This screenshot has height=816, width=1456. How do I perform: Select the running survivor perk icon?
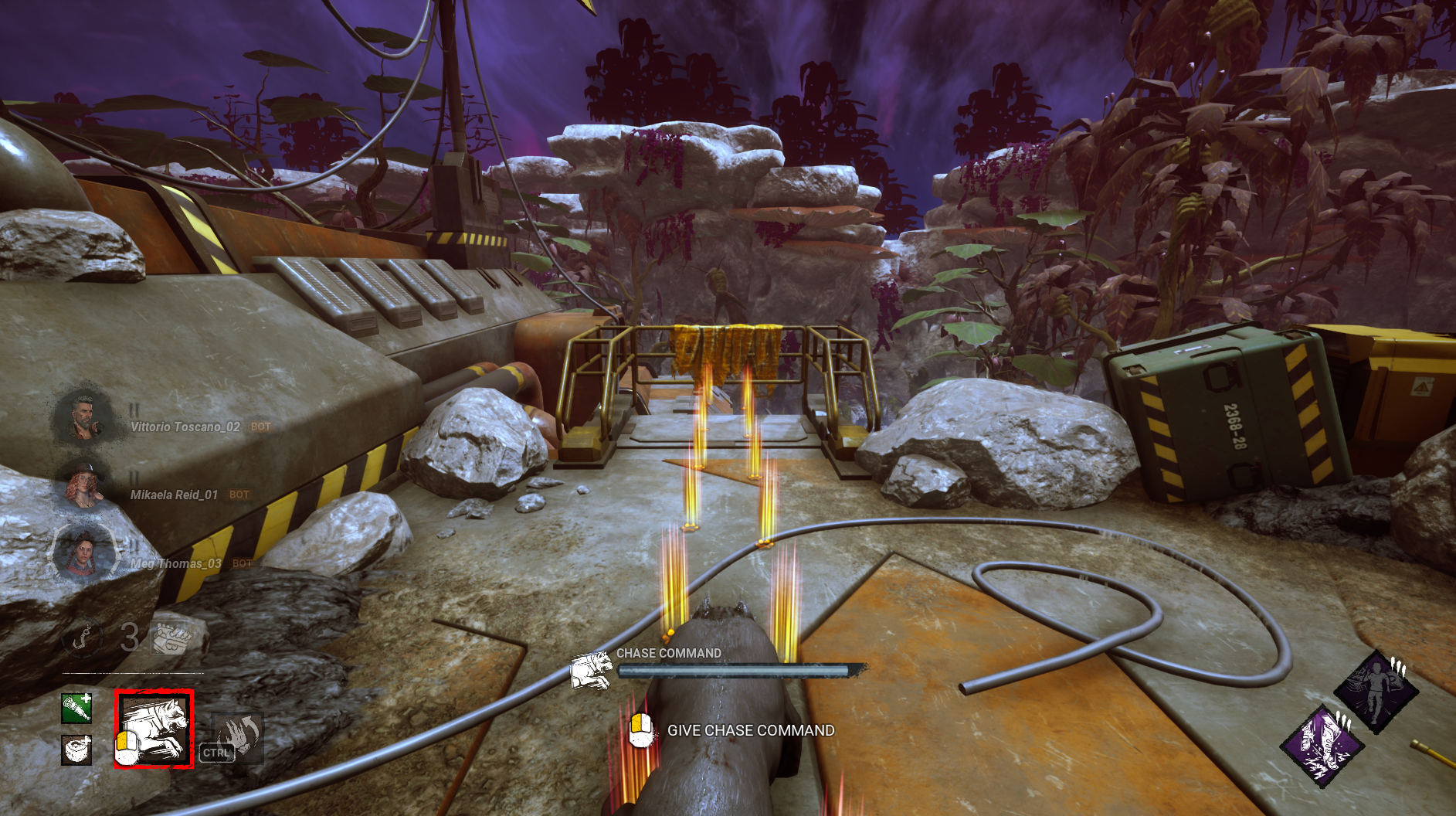coord(1376,692)
